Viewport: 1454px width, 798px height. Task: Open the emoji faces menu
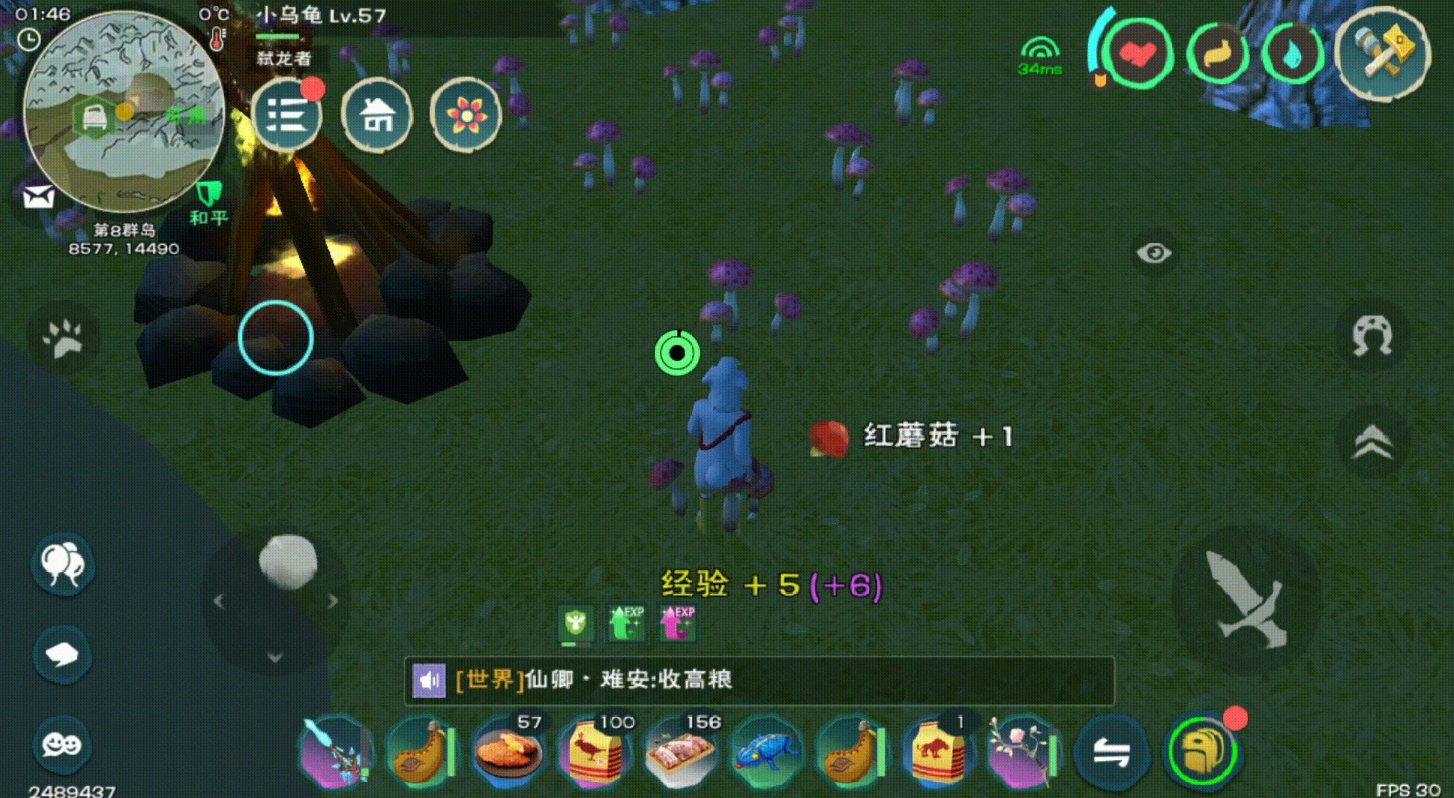tap(63, 744)
